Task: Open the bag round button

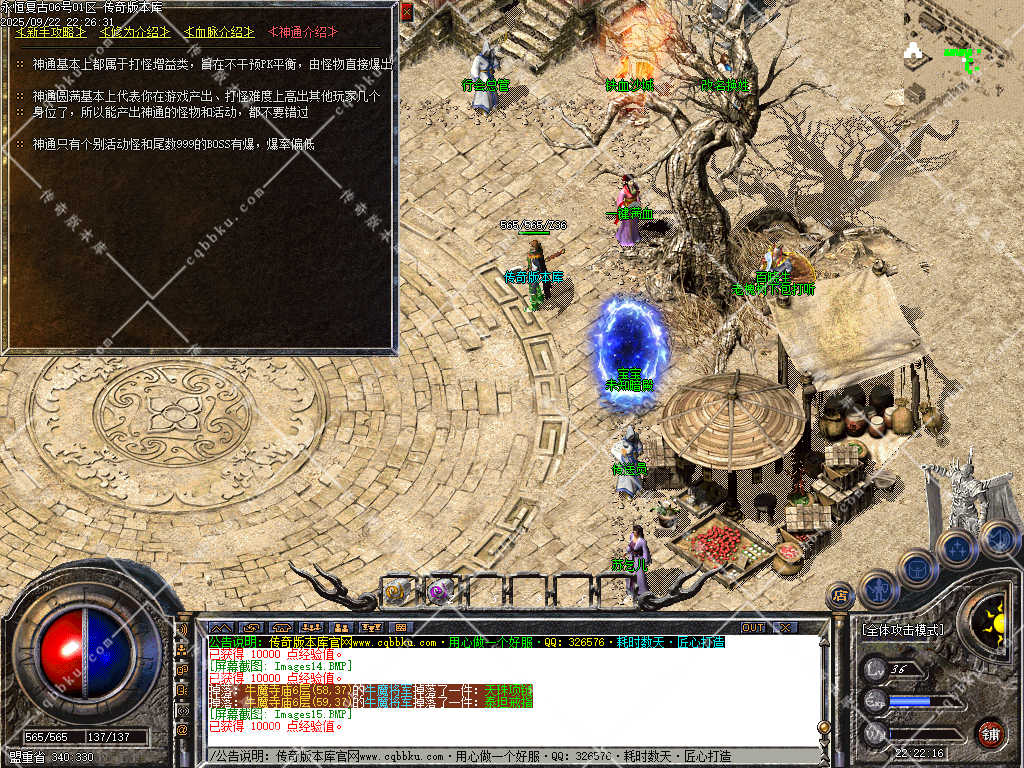Action: (x=916, y=568)
